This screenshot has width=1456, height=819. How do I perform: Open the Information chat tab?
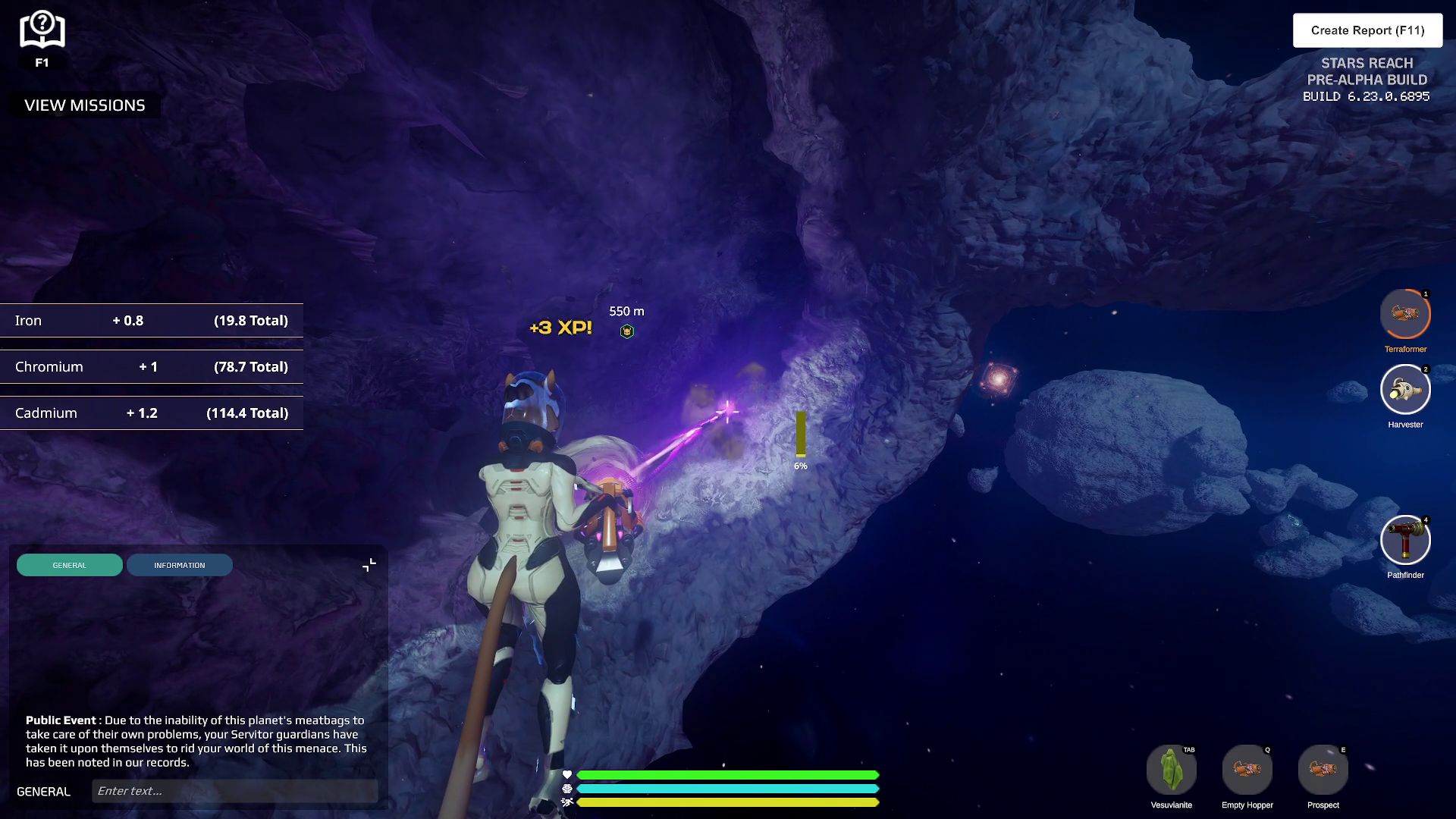point(180,565)
